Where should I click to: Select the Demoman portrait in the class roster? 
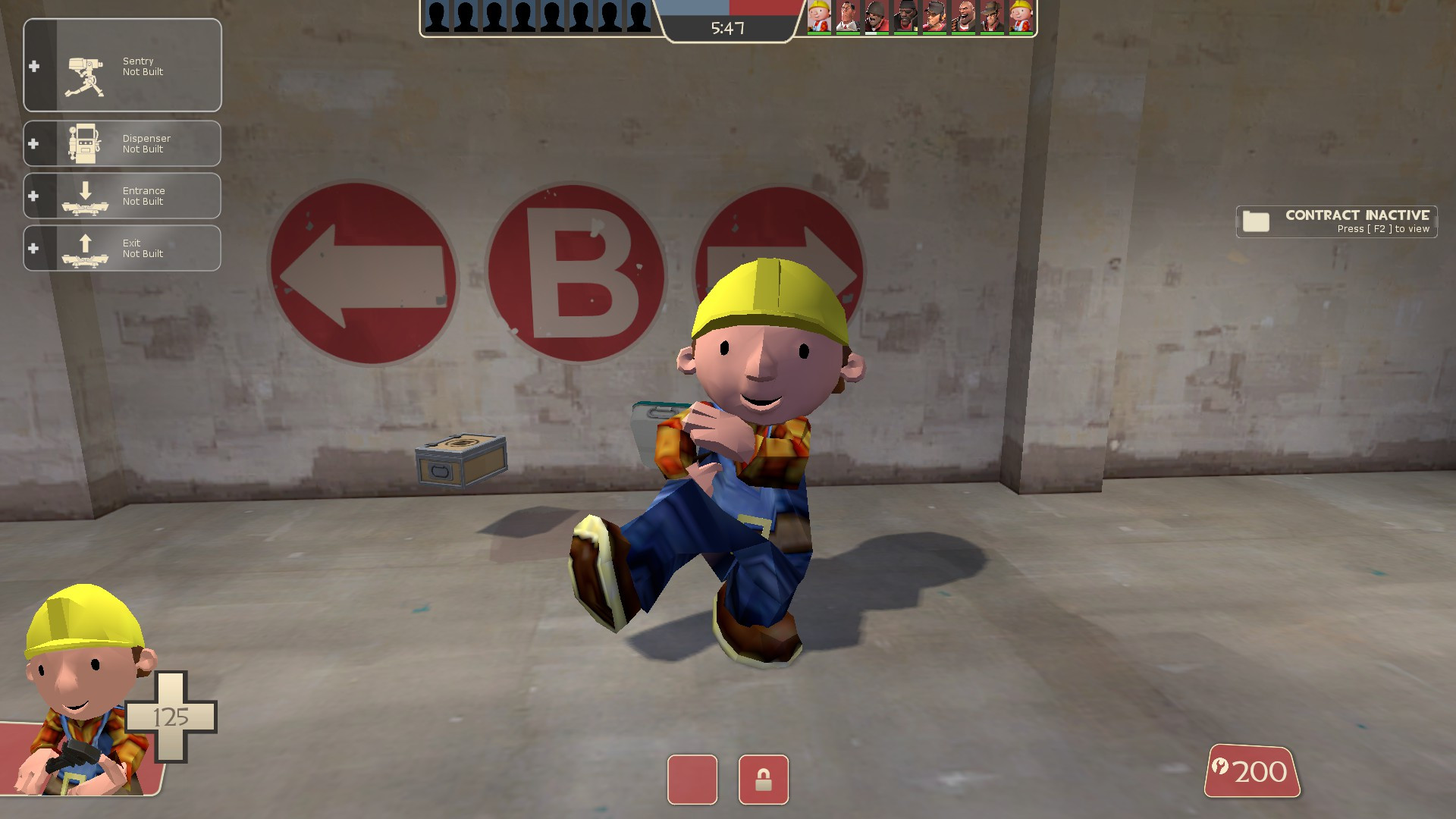click(x=905, y=17)
